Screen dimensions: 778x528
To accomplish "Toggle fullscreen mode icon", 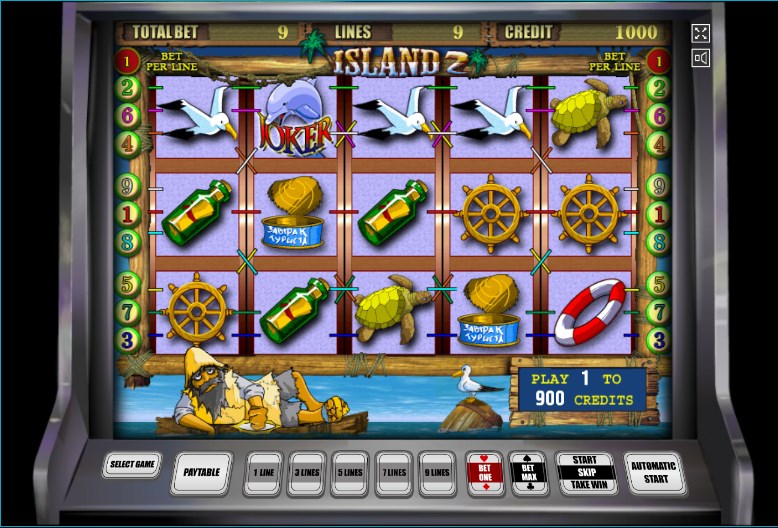I will pyautogui.click(x=700, y=33).
